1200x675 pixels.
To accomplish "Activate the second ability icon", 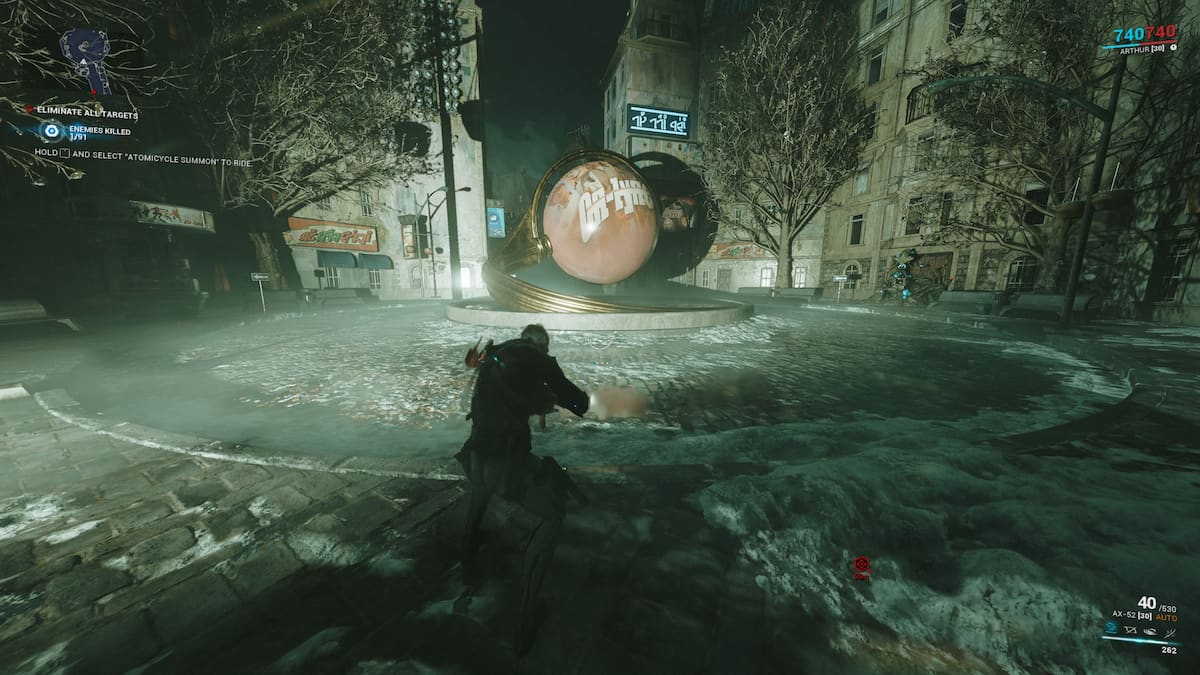I will click(1130, 629).
